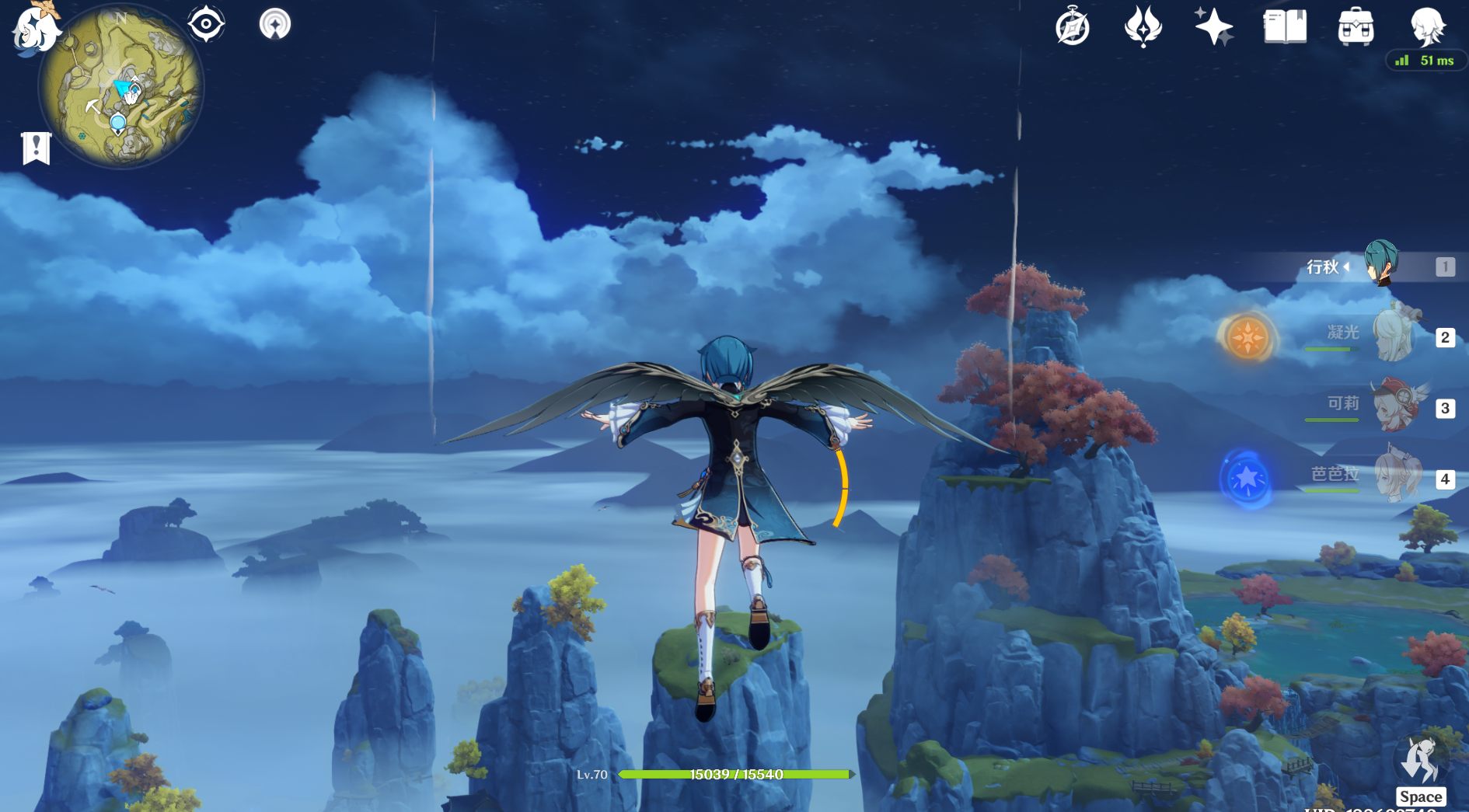Open the signal-shaped icon beside the eye
The height and width of the screenshot is (812, 1469).
274,24
